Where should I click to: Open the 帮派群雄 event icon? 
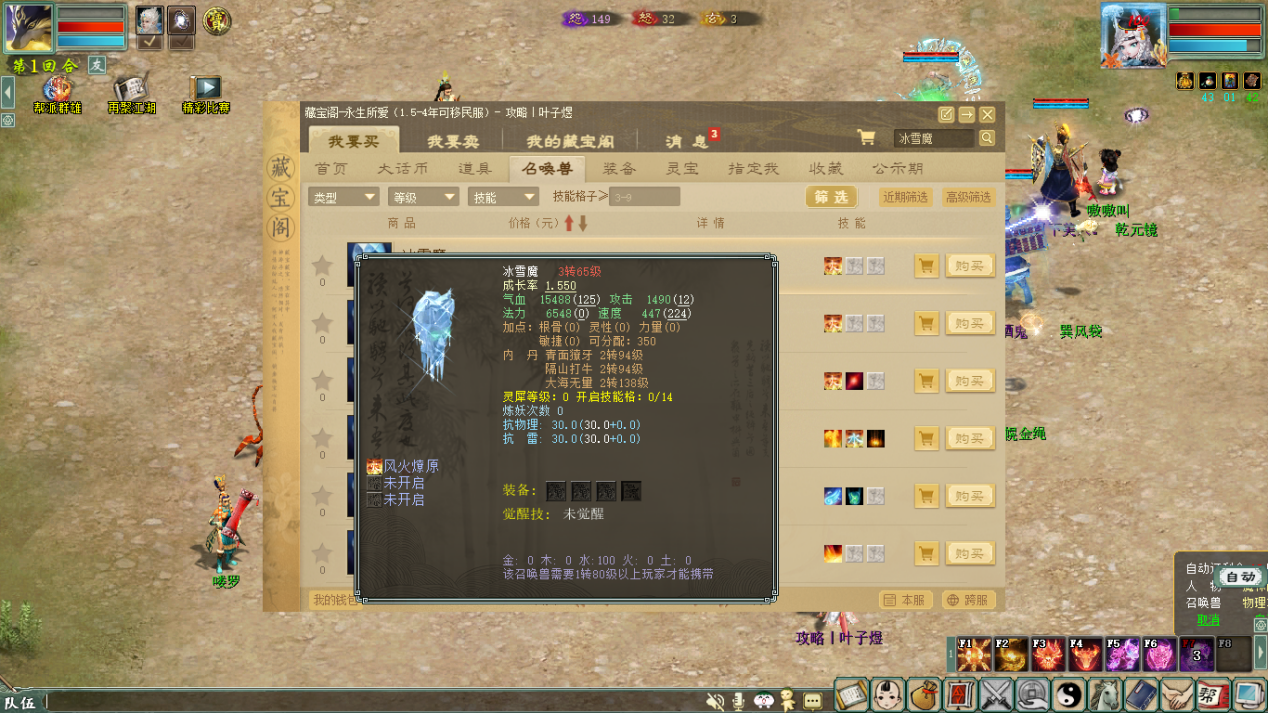tap(57, 90)
